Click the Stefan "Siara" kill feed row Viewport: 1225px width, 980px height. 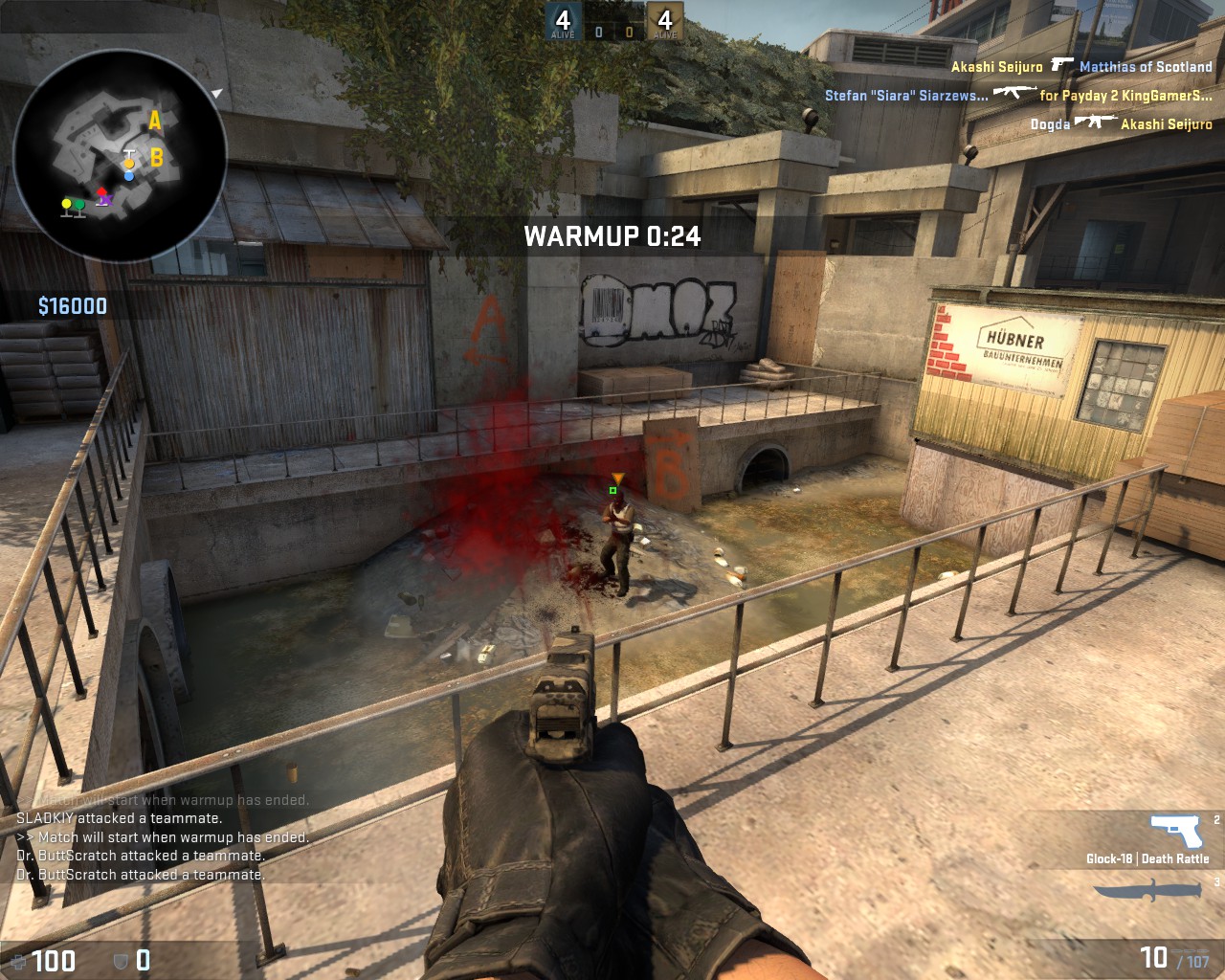pyautogui.click(x=1018, y=95)
